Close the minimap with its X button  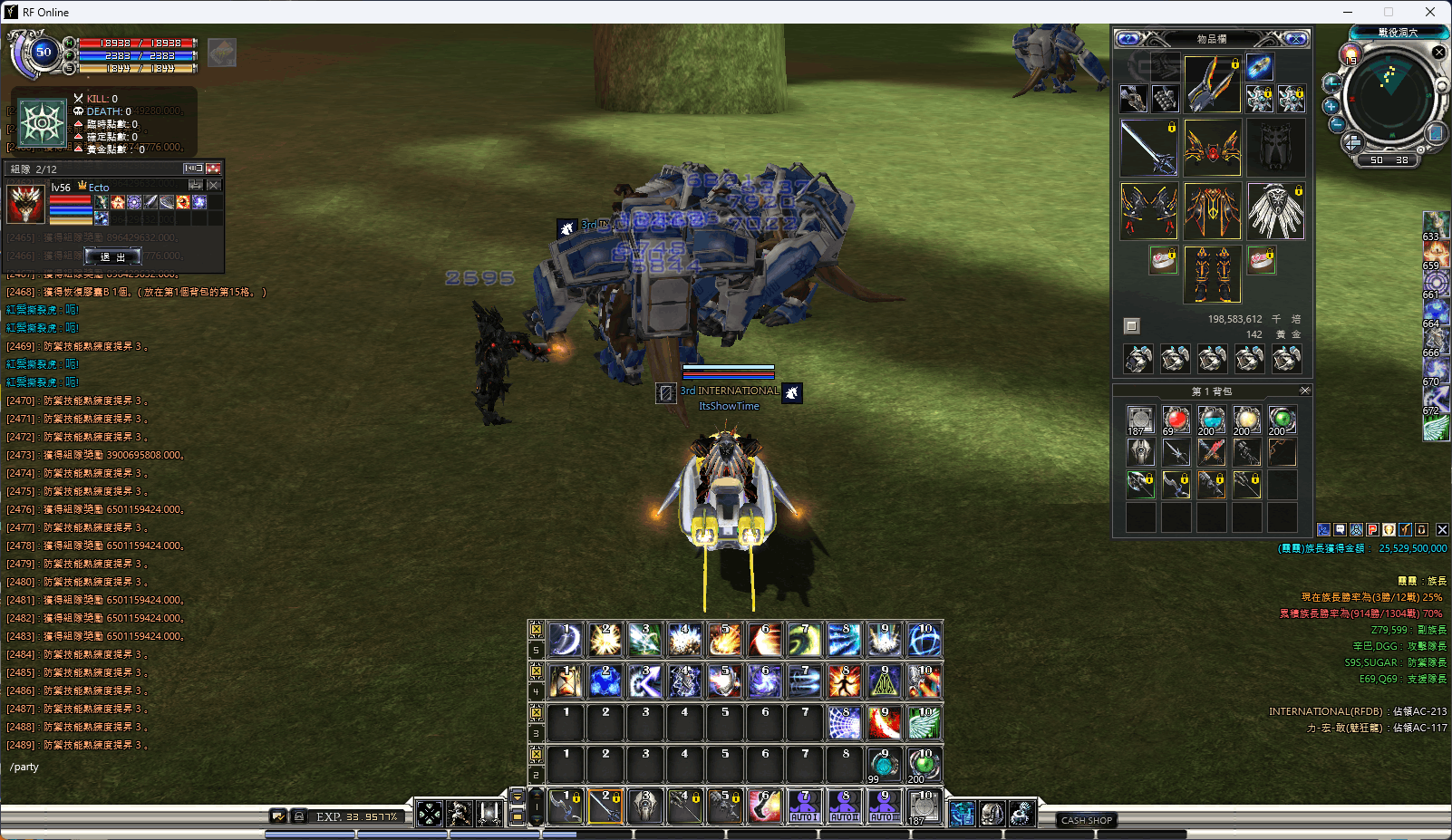(1438, 53)
